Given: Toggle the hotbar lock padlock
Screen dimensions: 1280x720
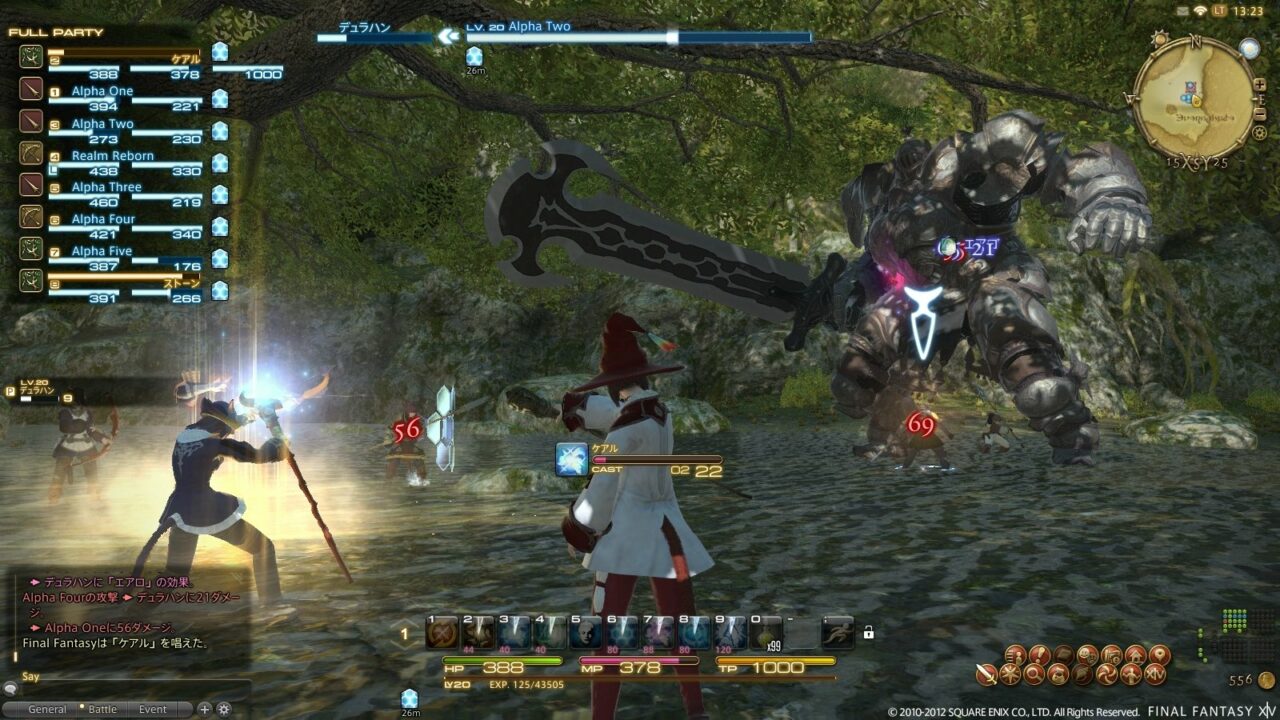Looking at the screenshot, I should 869,630.
